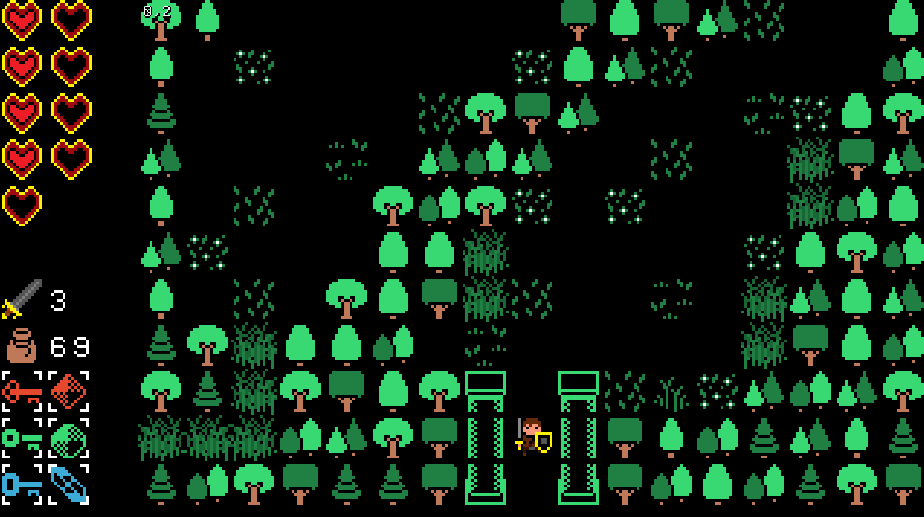Click the sword attack icon
The height and width of the screenshot is (517, 924).
coord(22,299)
